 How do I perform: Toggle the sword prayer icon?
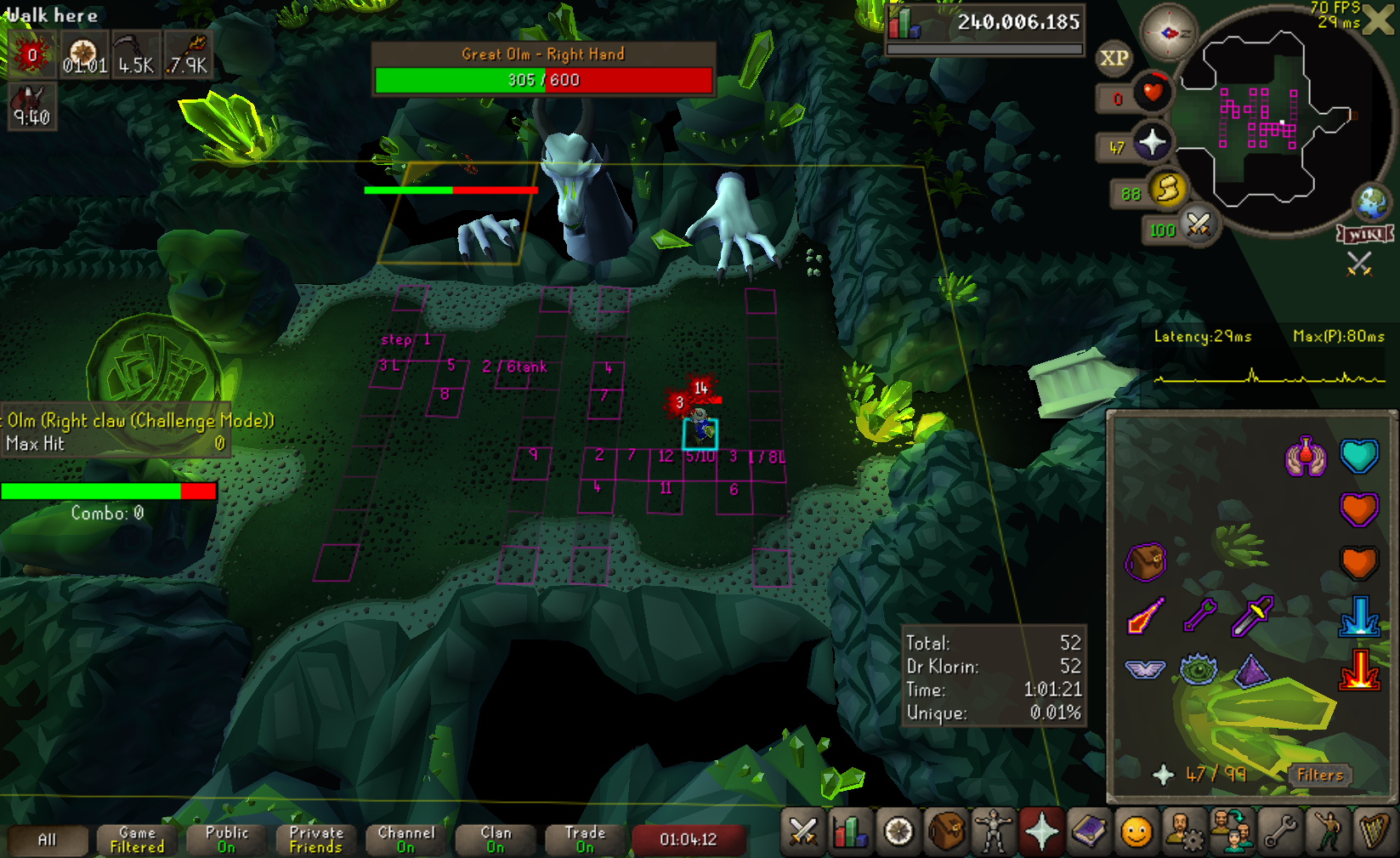pos(1145,616)
